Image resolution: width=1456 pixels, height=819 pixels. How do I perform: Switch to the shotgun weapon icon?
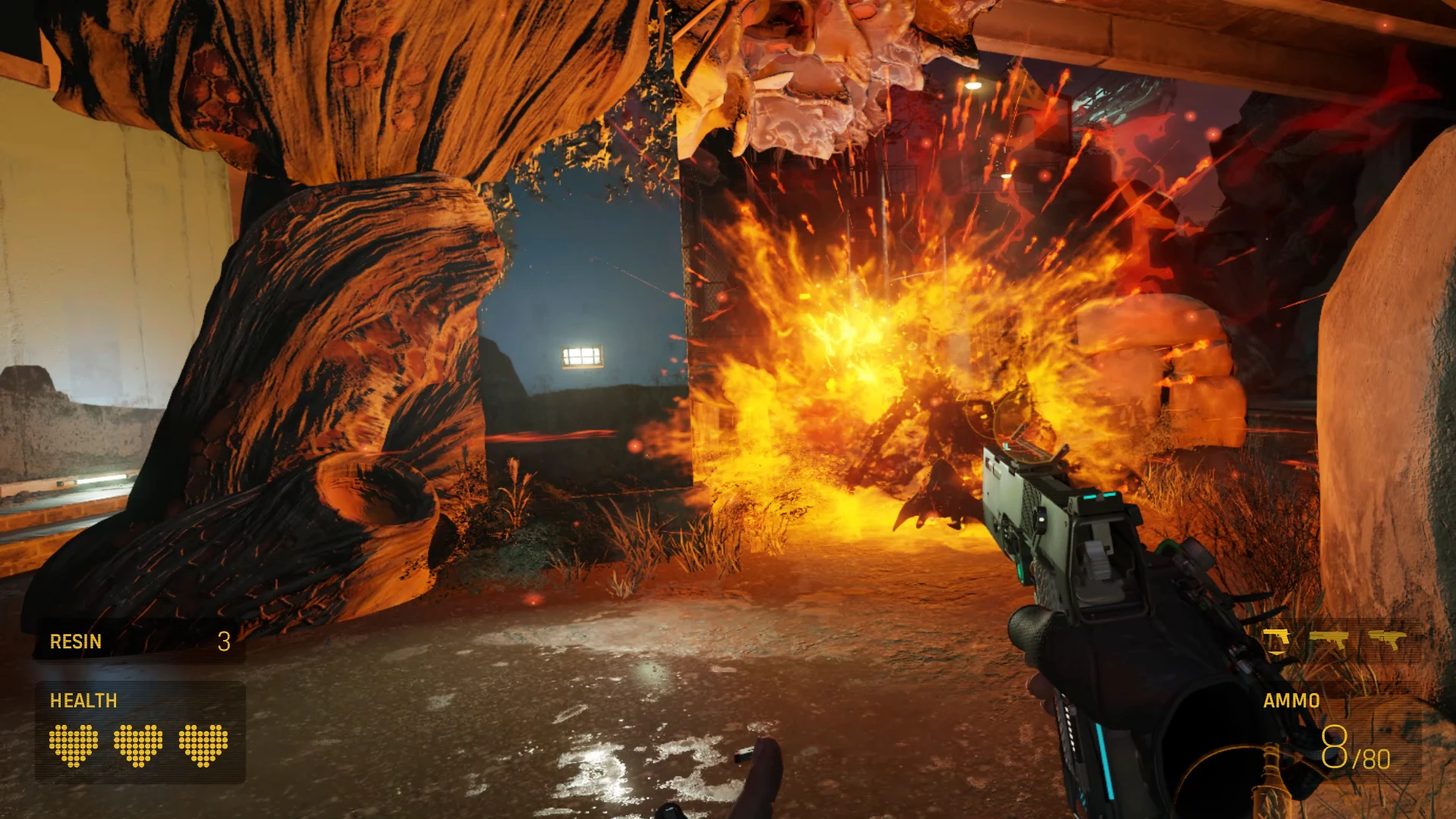1329,639
